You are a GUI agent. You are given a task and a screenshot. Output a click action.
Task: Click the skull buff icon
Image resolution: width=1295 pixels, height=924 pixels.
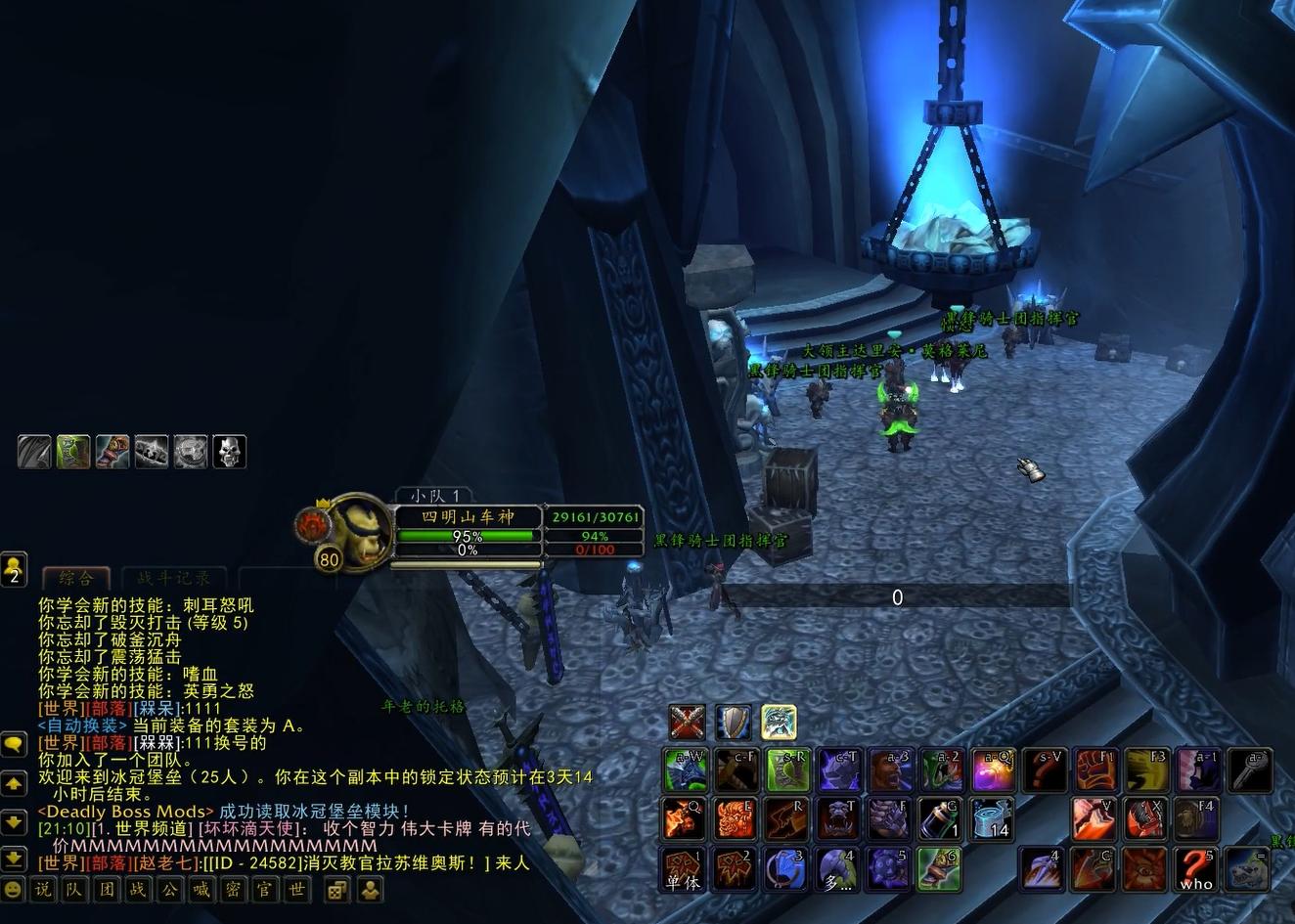tap(230, 452)
